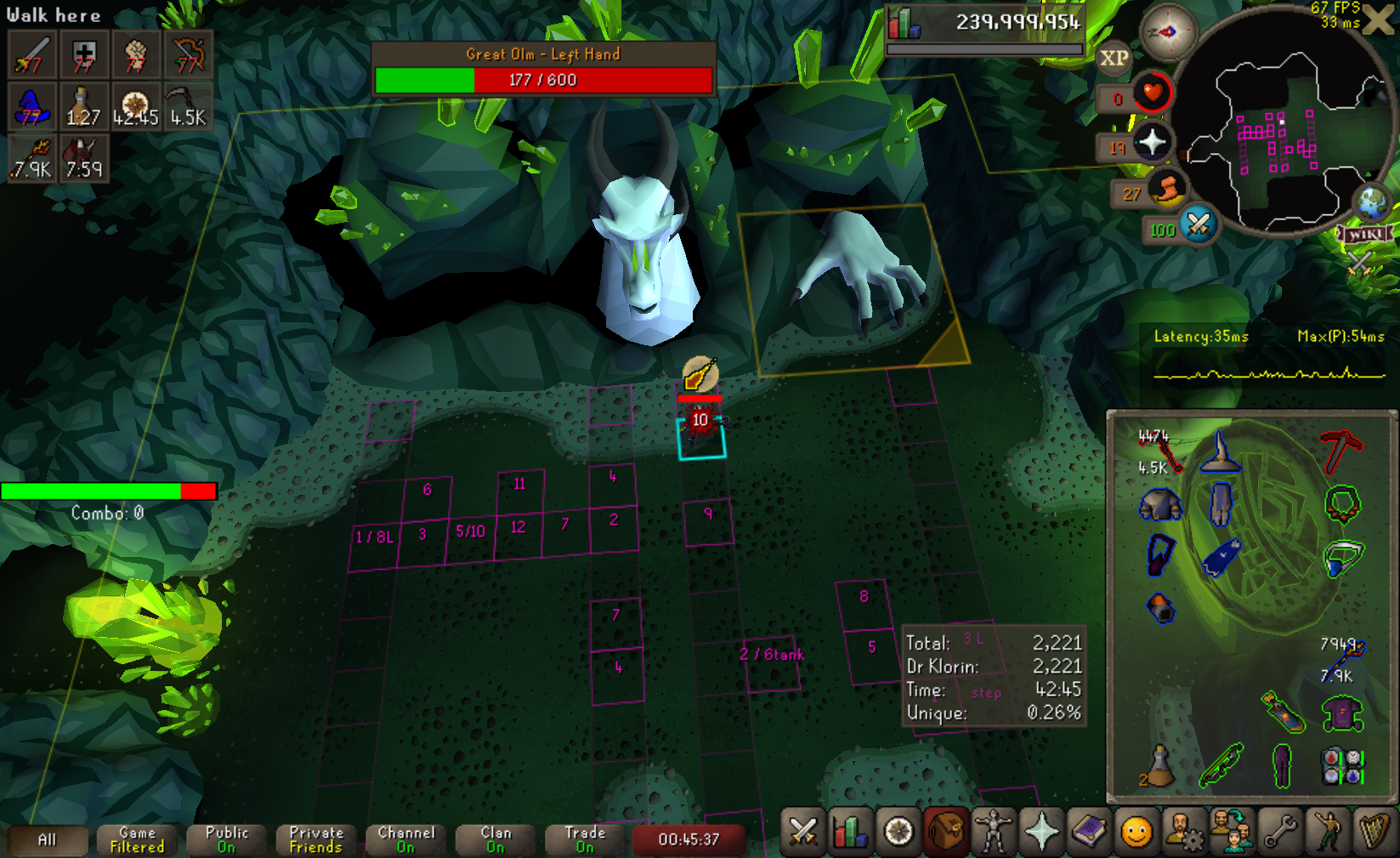This screenshot has width=1400, height=858.
Task: Activate quick prayers orb
Action: coord(1152,142)
